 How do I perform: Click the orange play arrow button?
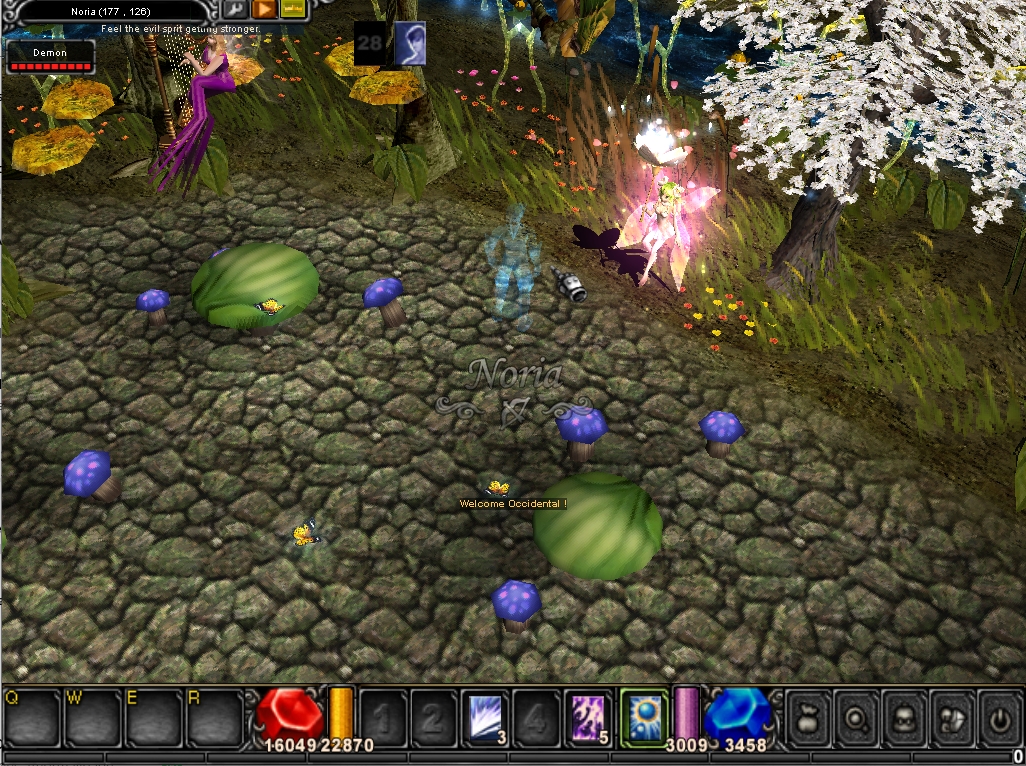[x=264, y=8]
